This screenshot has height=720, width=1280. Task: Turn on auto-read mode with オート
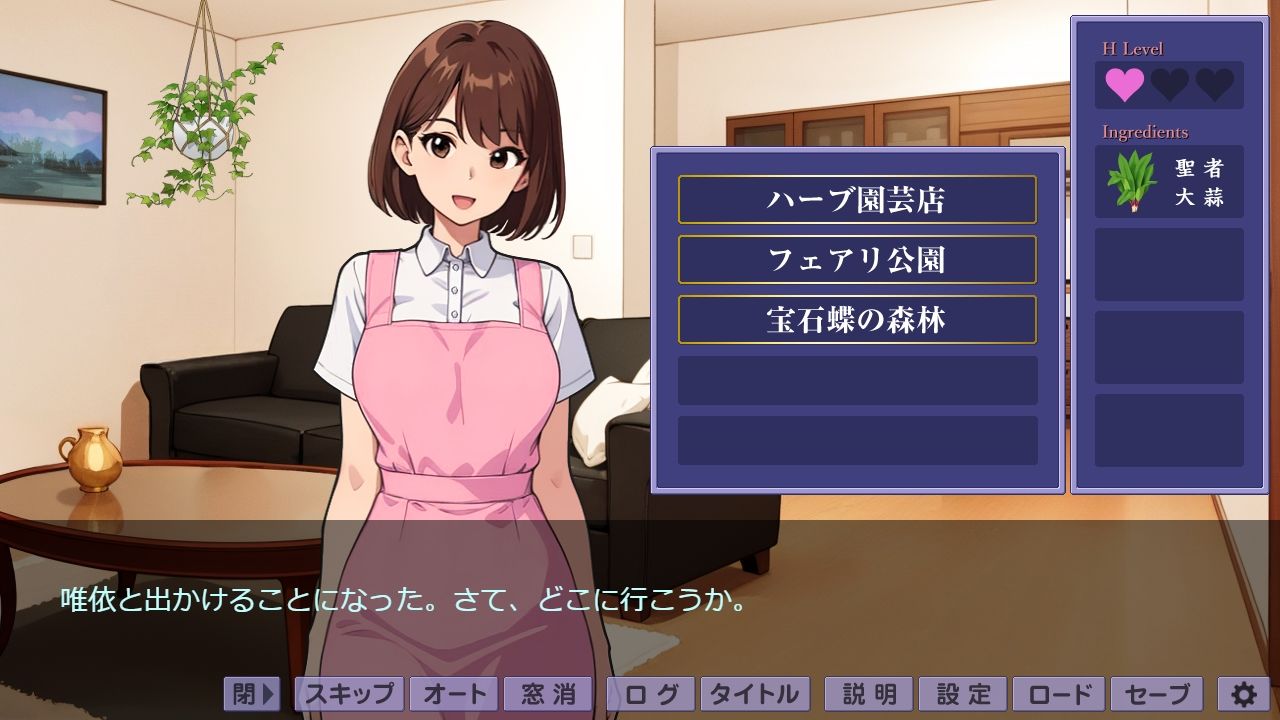tap(456, 692)
